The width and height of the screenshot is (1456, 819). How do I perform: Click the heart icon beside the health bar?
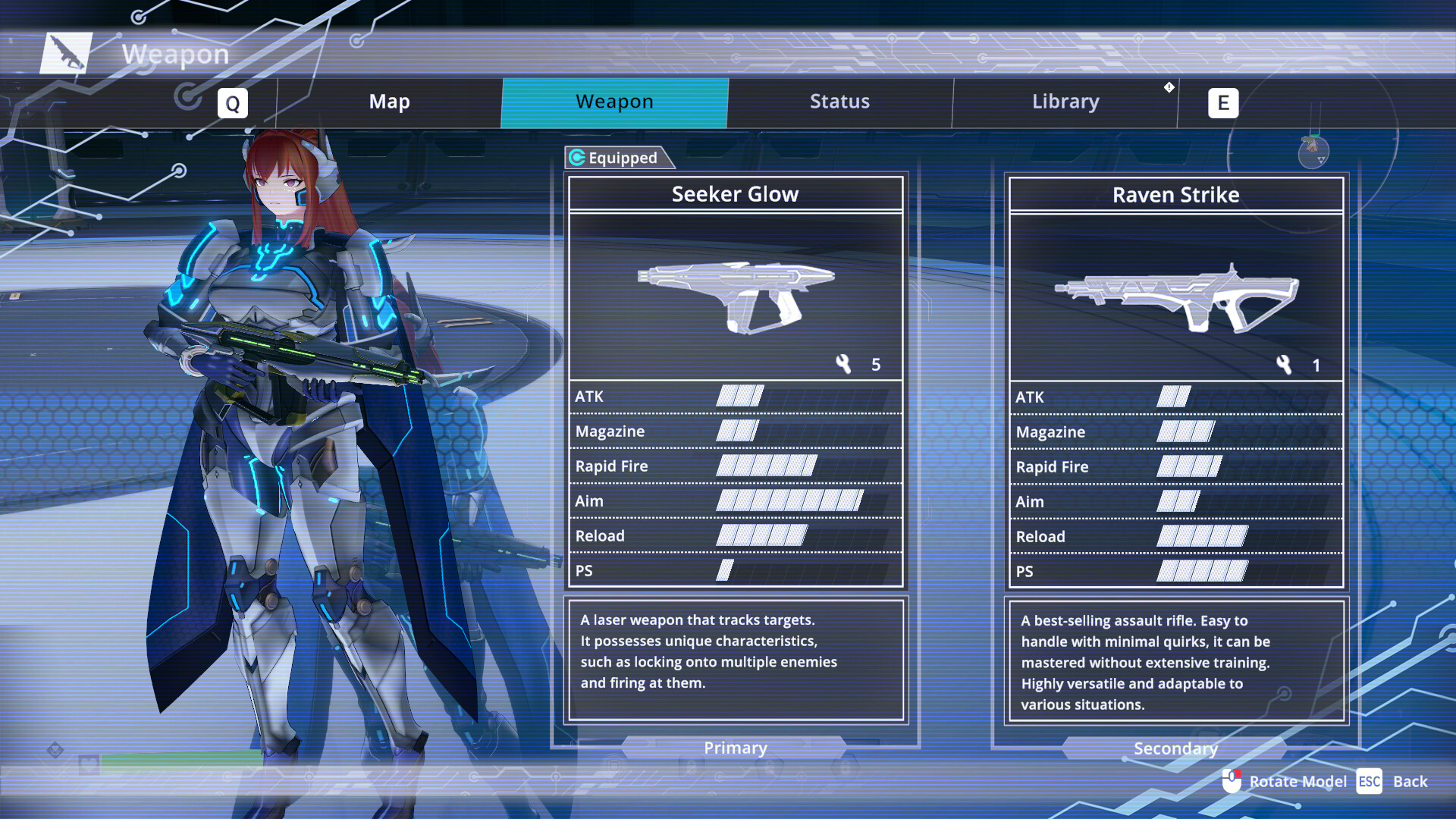point(88,764)
